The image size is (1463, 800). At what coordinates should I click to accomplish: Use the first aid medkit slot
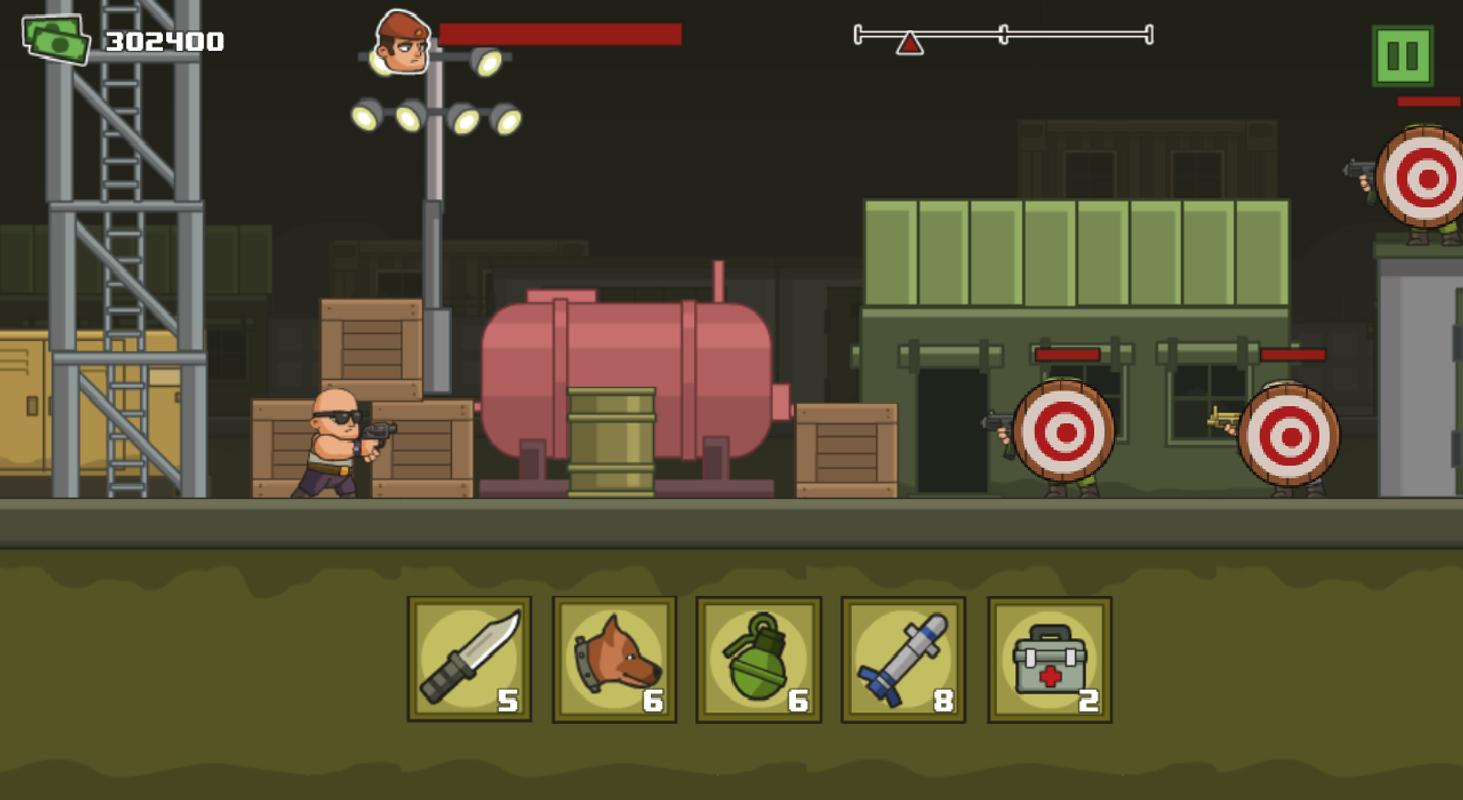click(1049, 659)
